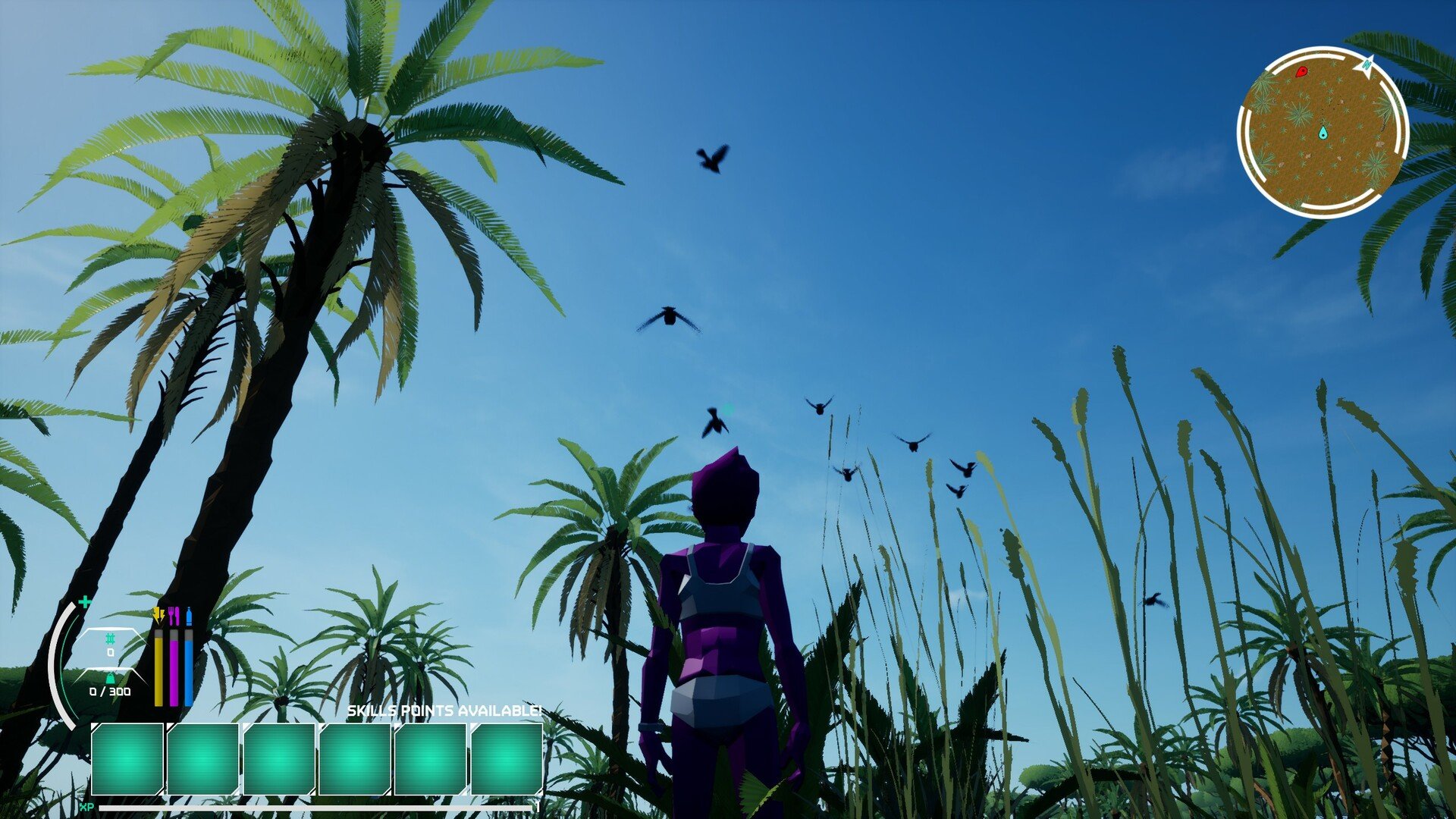This screenshot has height=819, width=1456.
Task: Select the red marker on the minimap
Action: click(x=1301, y=71)
